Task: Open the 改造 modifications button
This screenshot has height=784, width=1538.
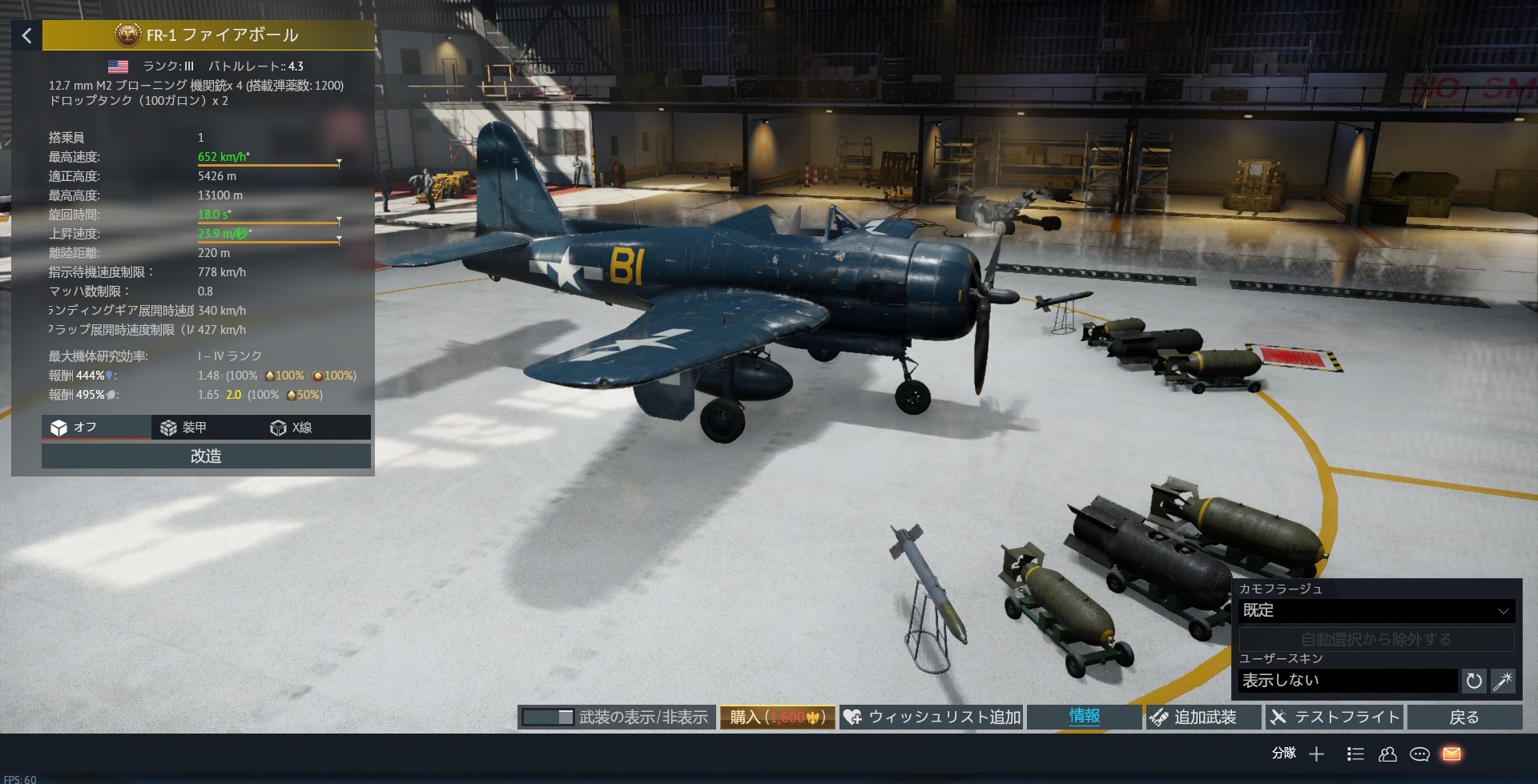Action: click(x=206, y=456)
